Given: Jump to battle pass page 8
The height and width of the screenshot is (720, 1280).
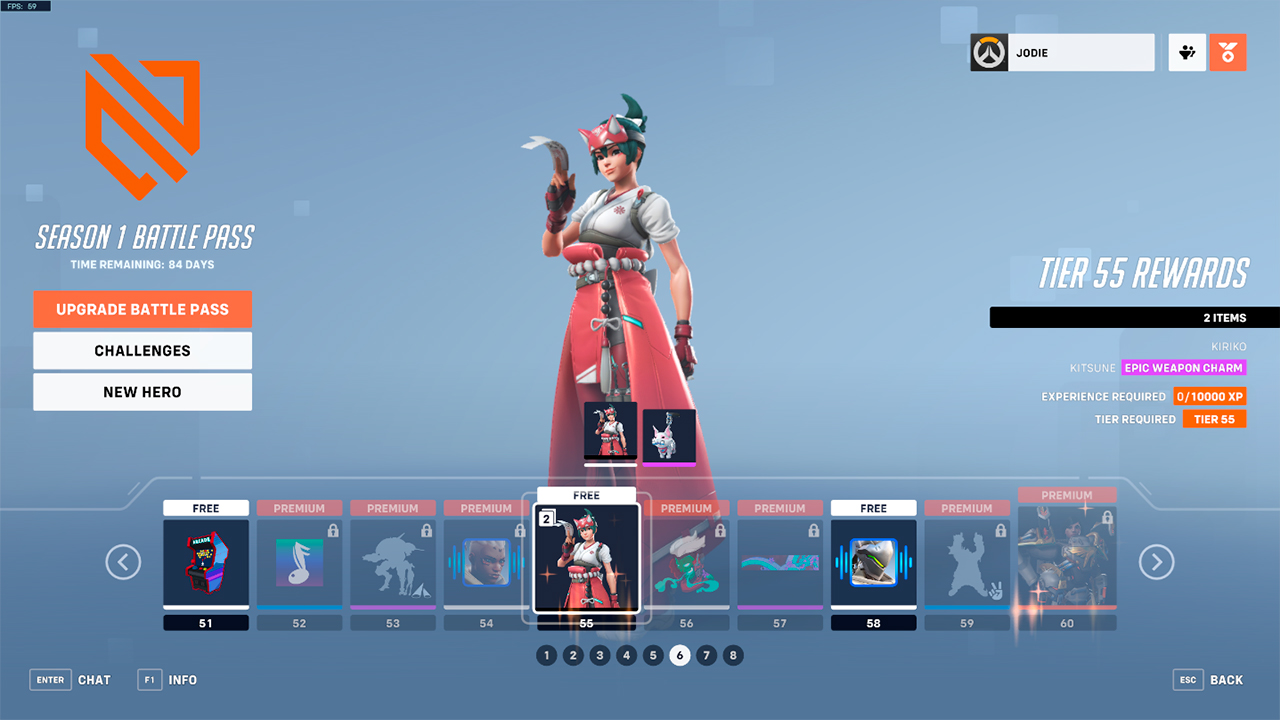Looking at the screenshot, I should [733, 656].
